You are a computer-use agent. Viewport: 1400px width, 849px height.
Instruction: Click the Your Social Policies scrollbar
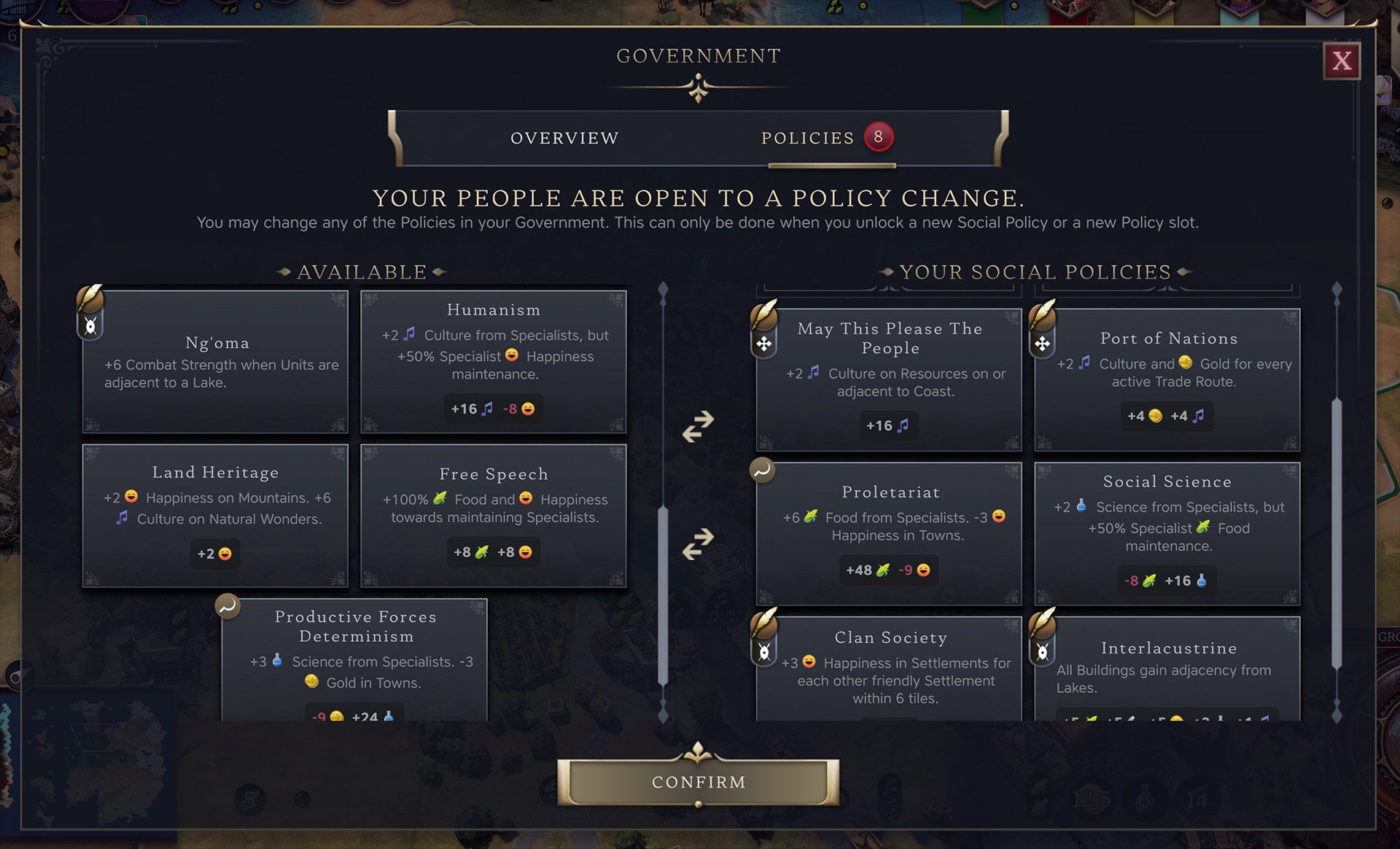click(x=1337, y=532)
